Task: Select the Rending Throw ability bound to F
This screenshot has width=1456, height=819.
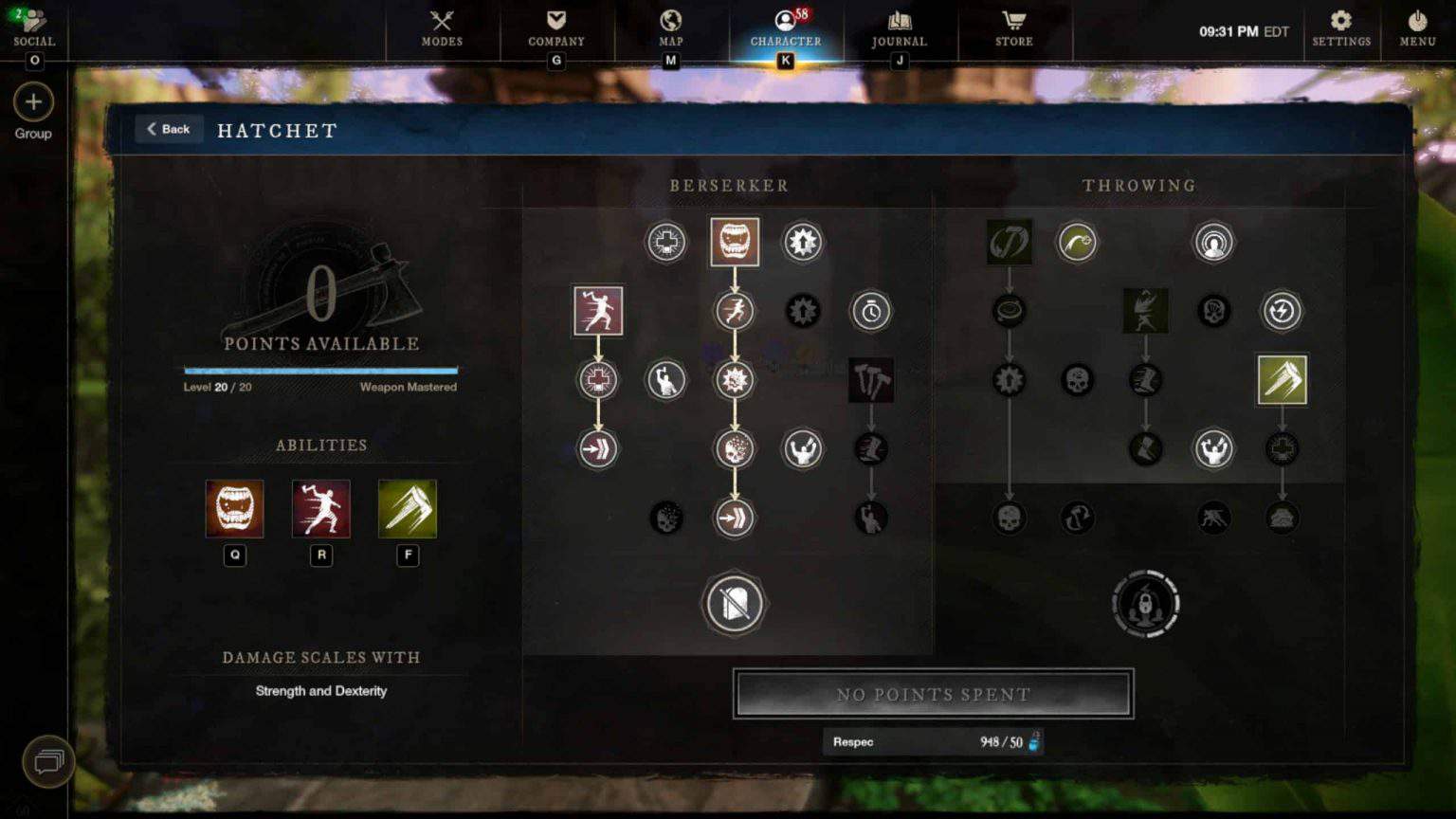Action: (408, 510)
